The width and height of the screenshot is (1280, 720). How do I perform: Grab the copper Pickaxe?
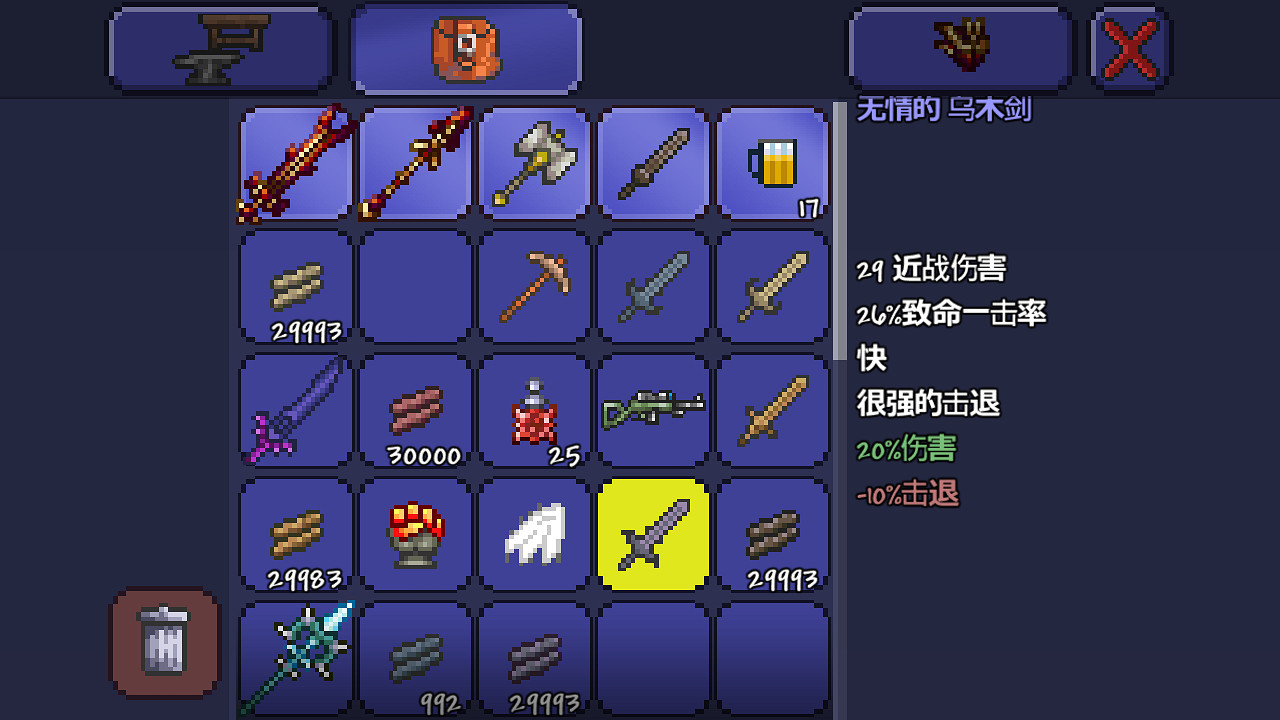click(x=533, y=288)
